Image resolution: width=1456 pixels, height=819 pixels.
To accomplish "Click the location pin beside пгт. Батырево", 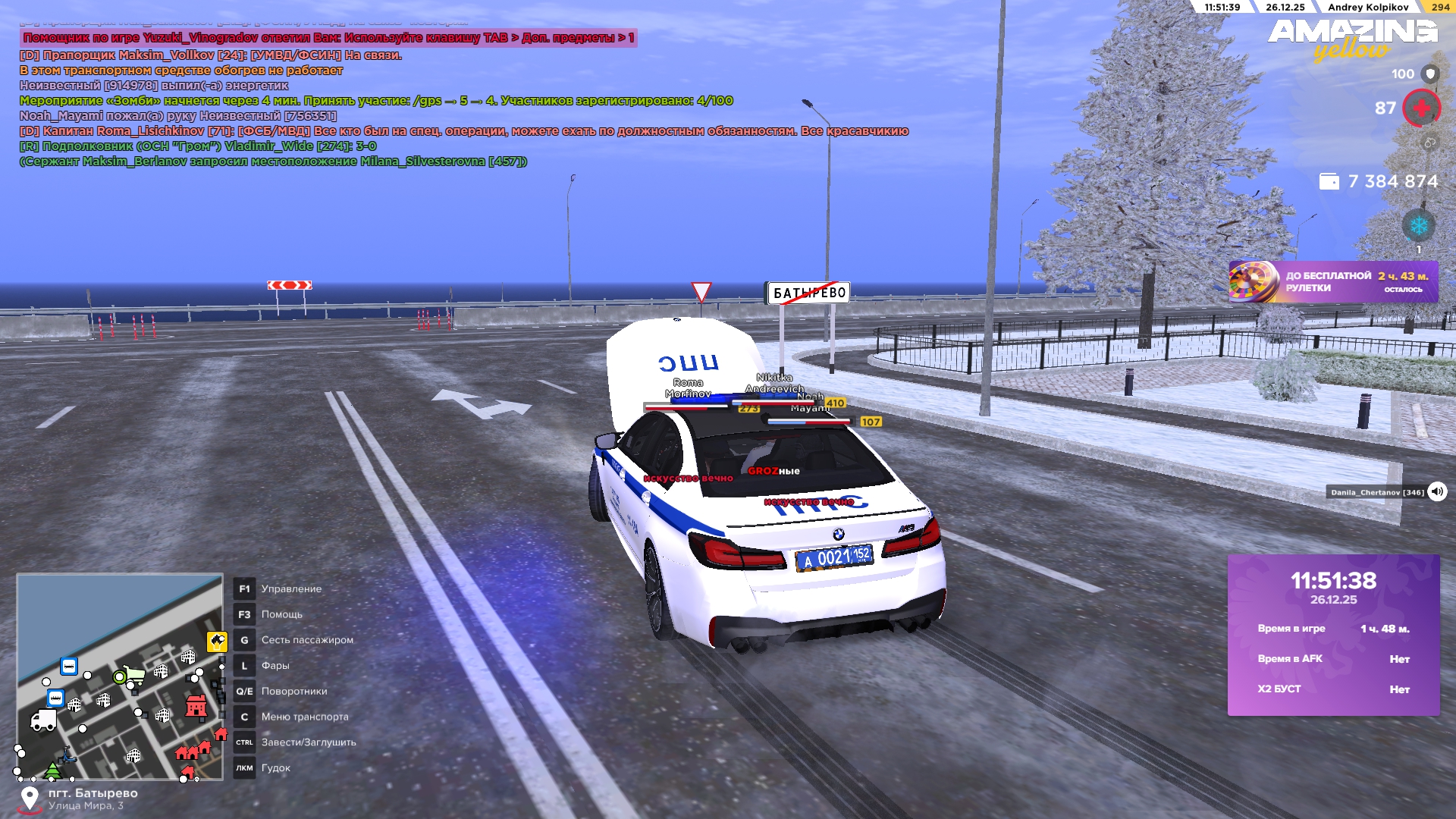I will tap(30, 799).
